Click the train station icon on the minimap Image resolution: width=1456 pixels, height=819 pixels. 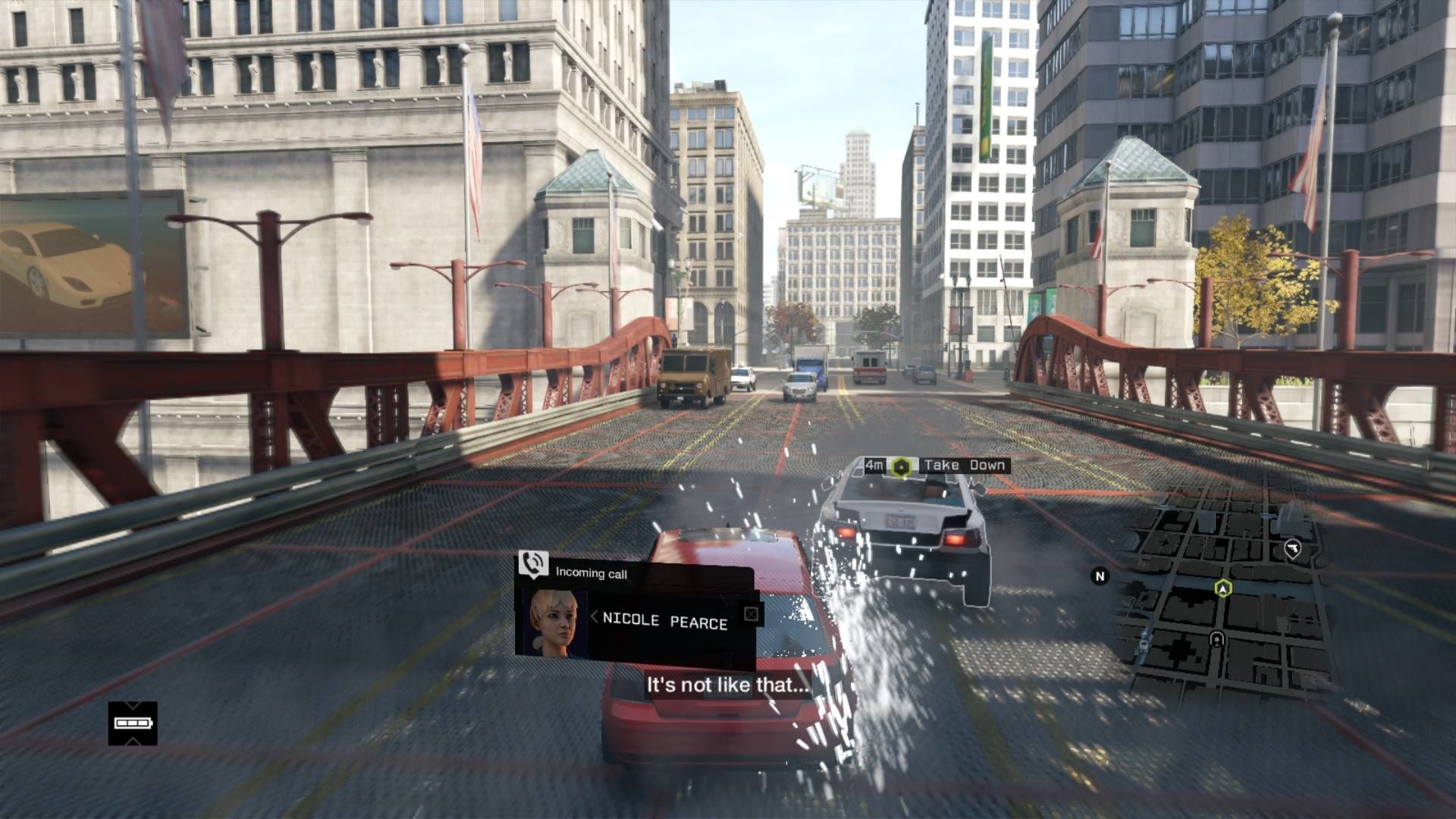pyautogui.click(x=1217, y=639)
